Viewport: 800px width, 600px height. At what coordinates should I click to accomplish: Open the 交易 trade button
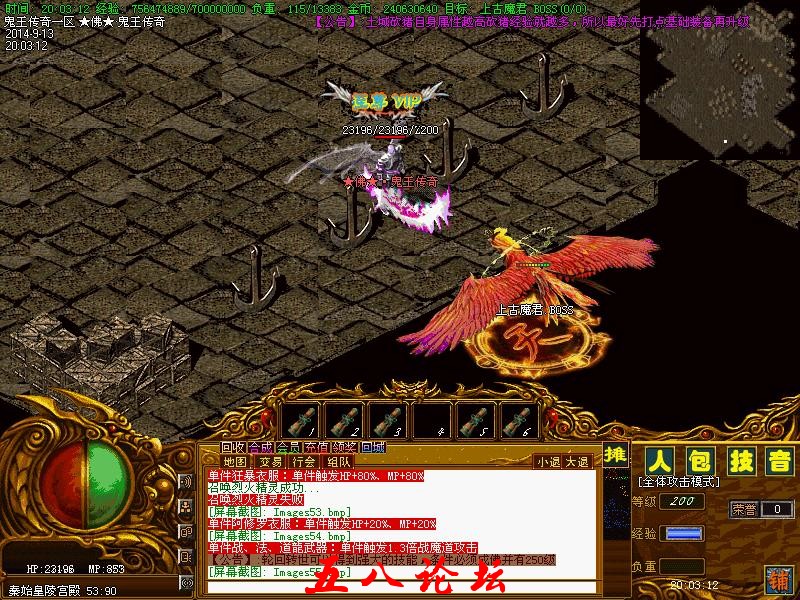(270, 462)
